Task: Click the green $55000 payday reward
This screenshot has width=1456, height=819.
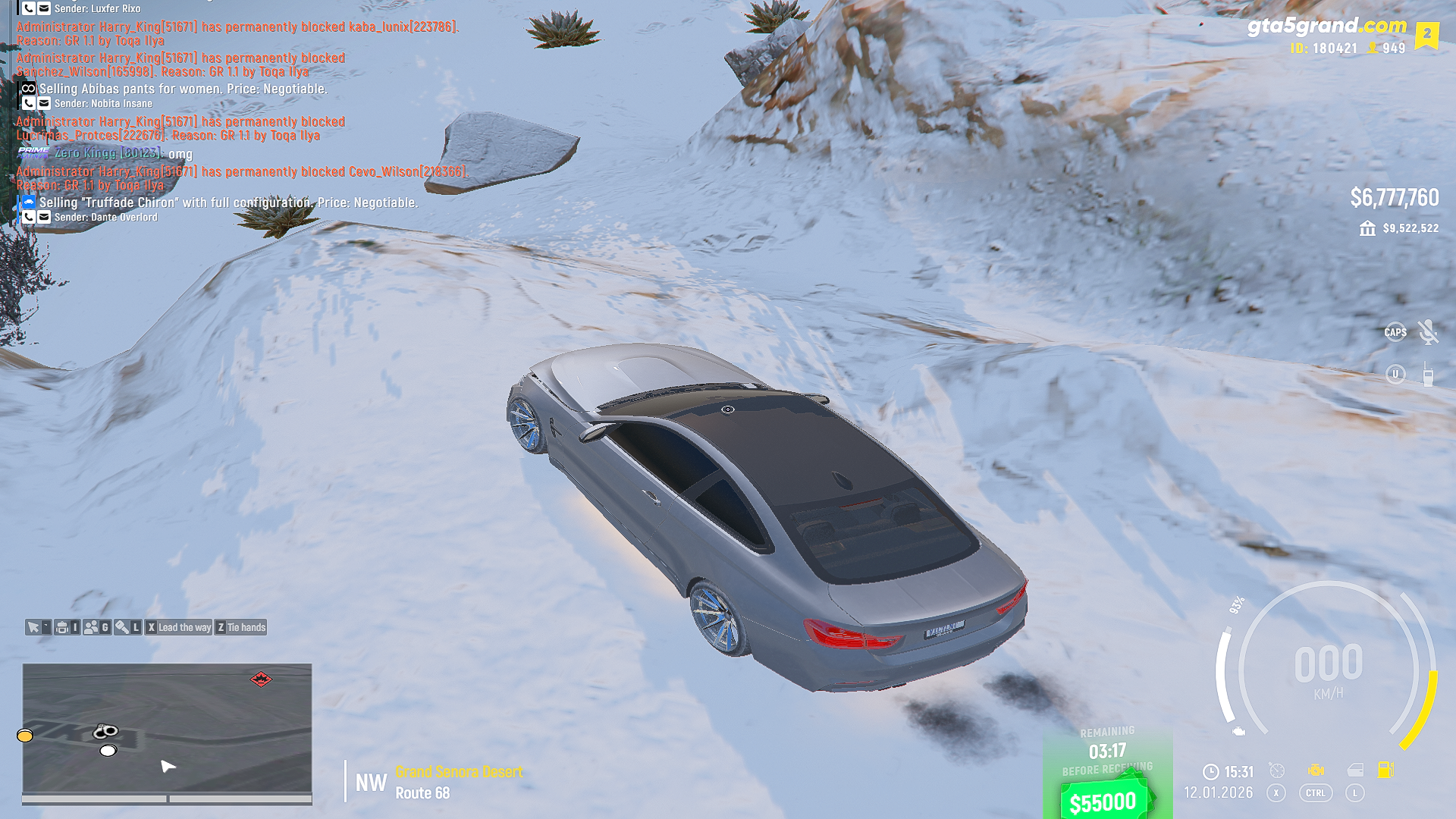Action: pos(1103,800)
